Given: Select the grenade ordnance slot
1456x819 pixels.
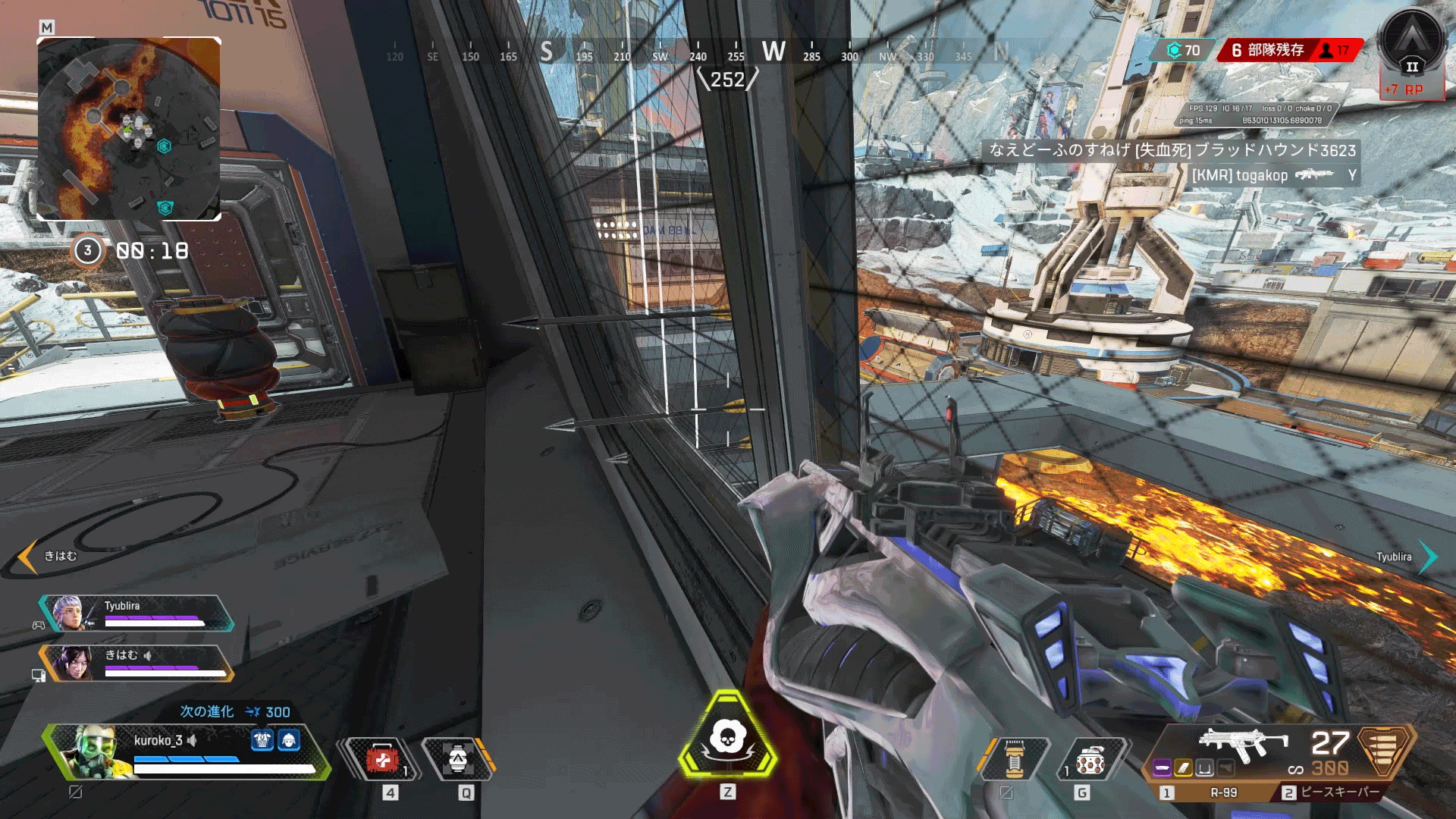Looking at the screenshot, I should tap(1089, 758).
